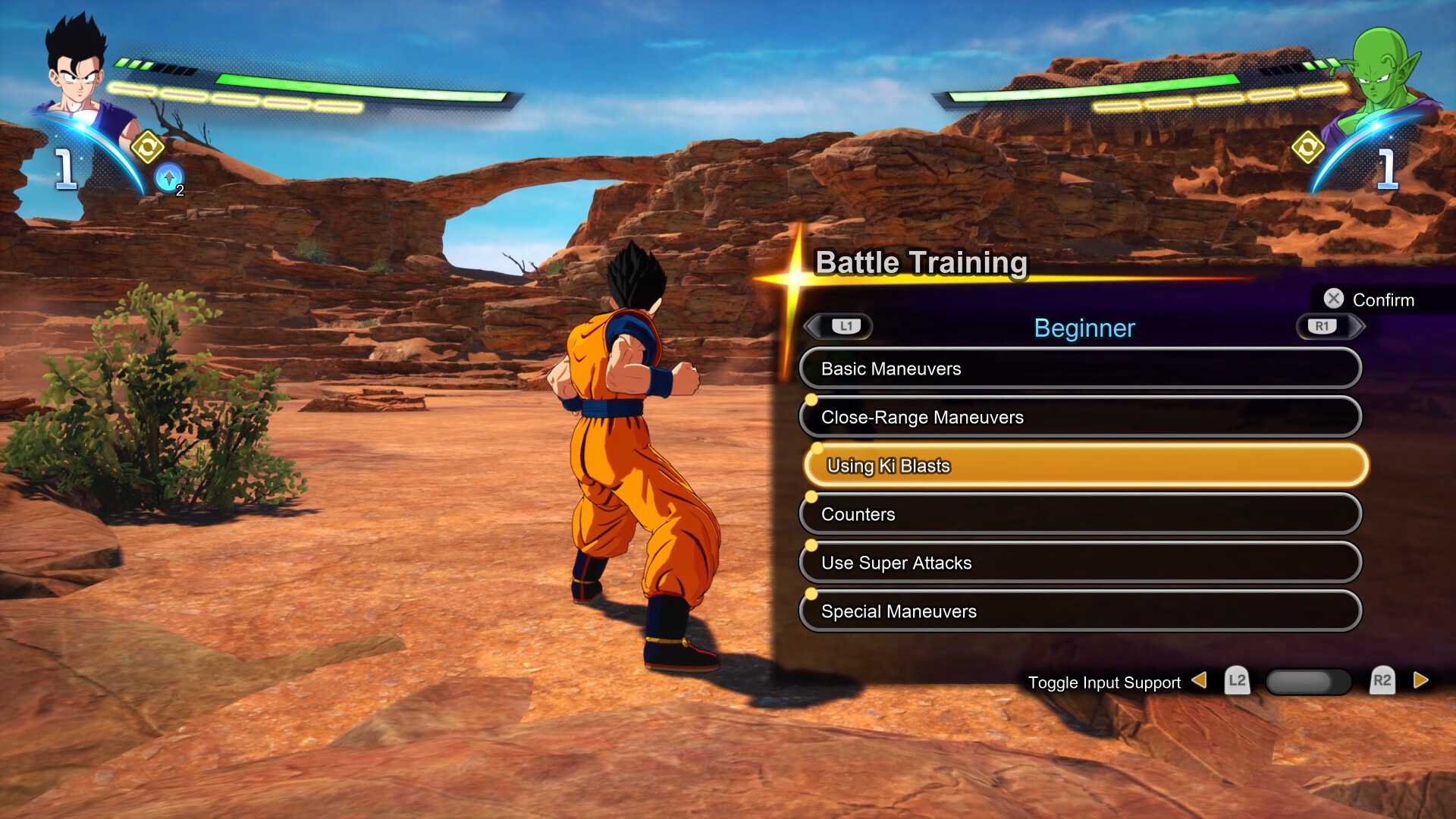Switch to the Beginner category tab

(1084, 328)
